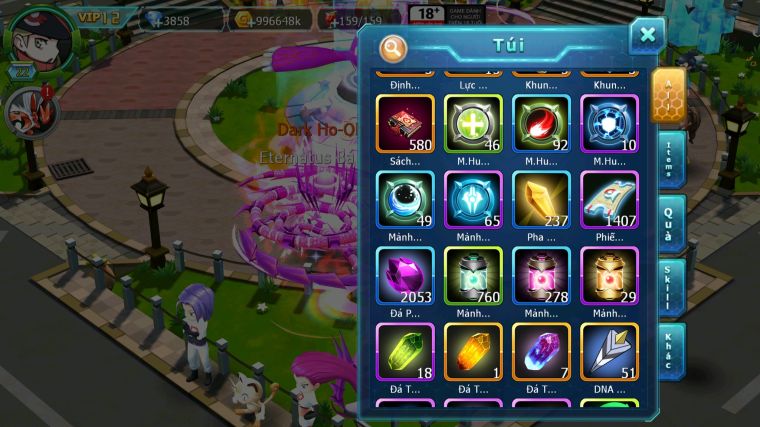Pick the pink capsule with 278
The height and width of the screenshot is (427, 760).
541,276
